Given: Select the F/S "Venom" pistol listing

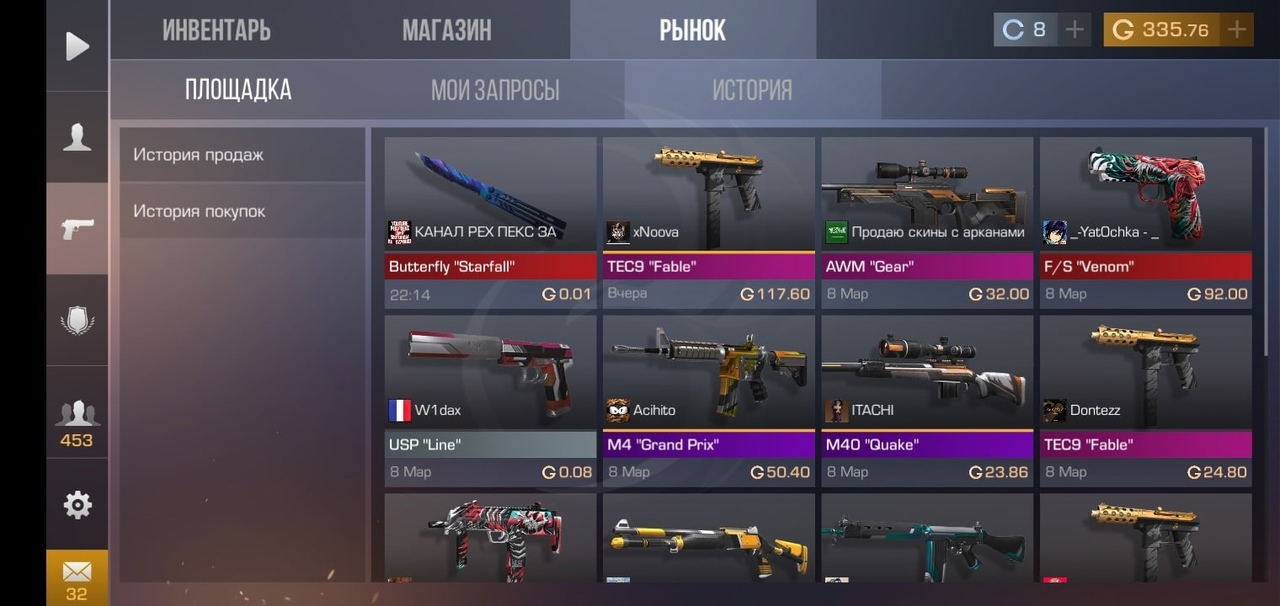Looking at the screenshot, I should [x=1145, y=220].
